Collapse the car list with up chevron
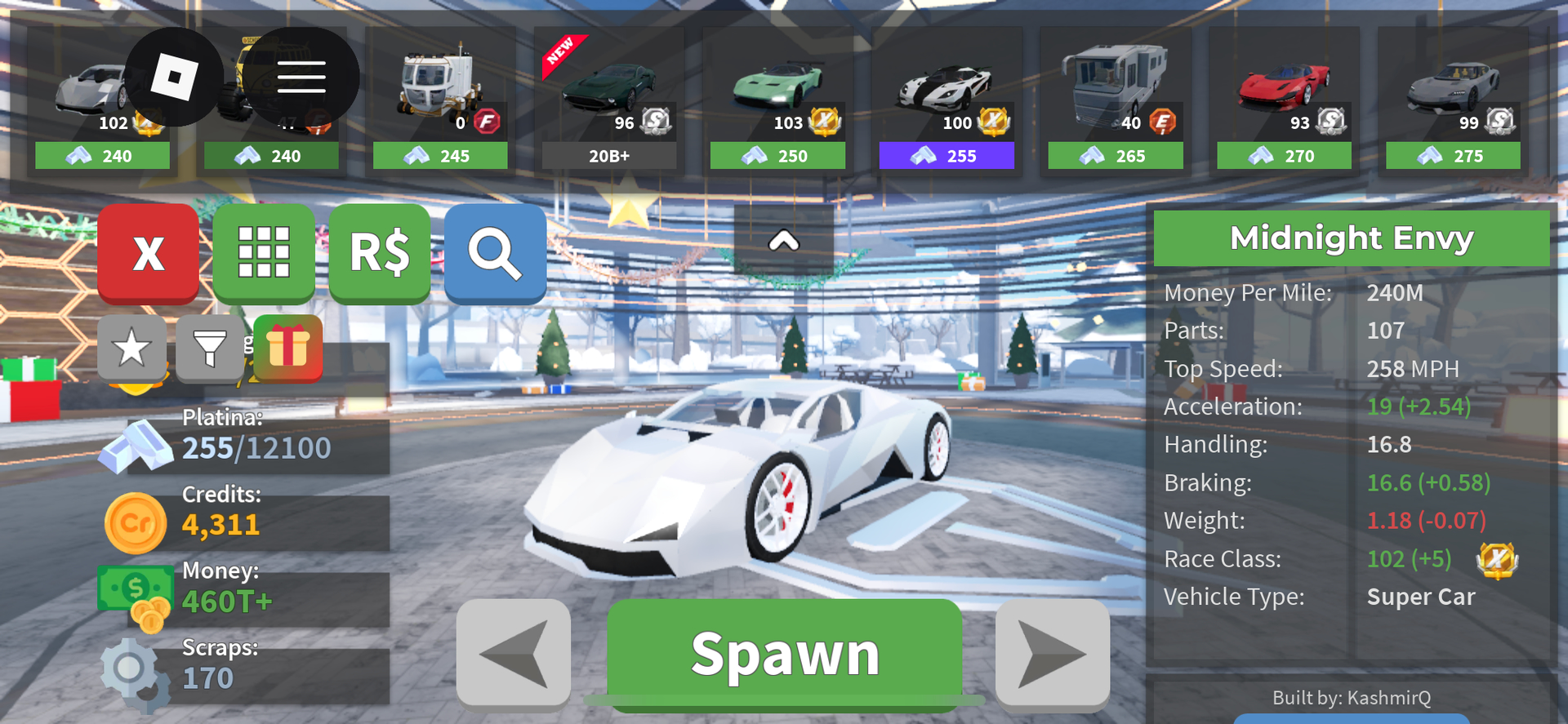The height and width of the screenshot is (724, 1568). [783, 241]
